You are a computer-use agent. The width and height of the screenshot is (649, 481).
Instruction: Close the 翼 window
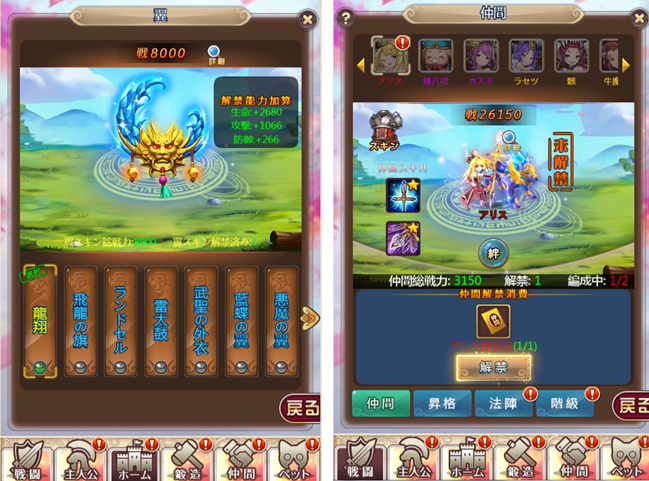point(307,18)
